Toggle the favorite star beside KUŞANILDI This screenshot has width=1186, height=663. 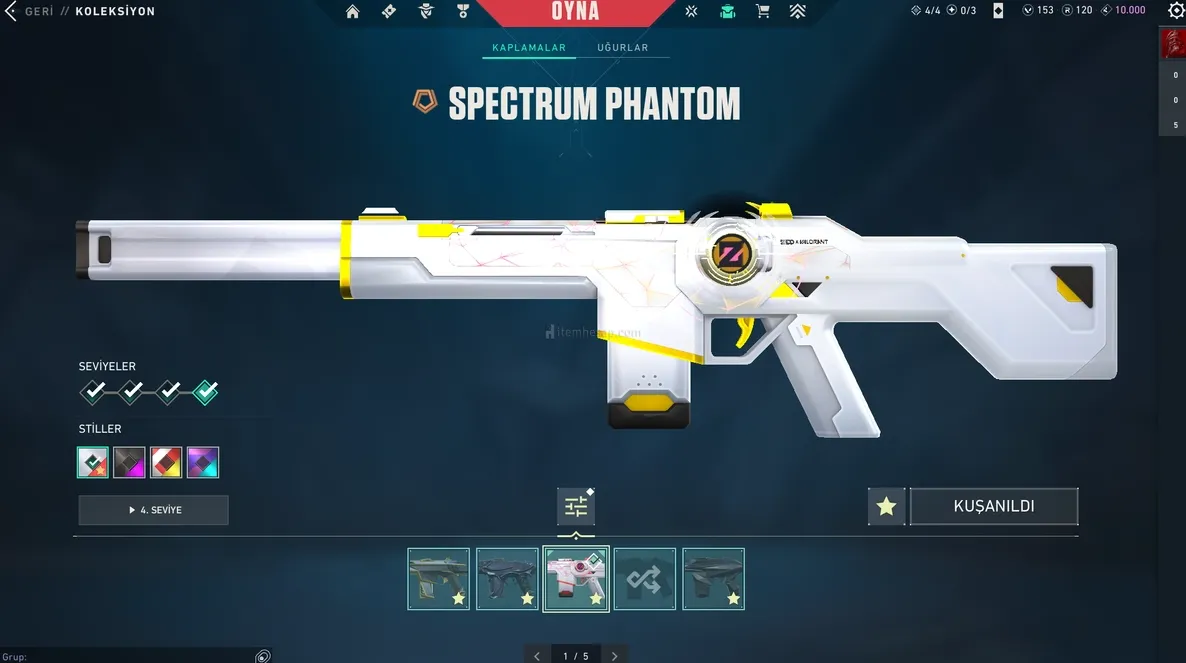point(886,506)
